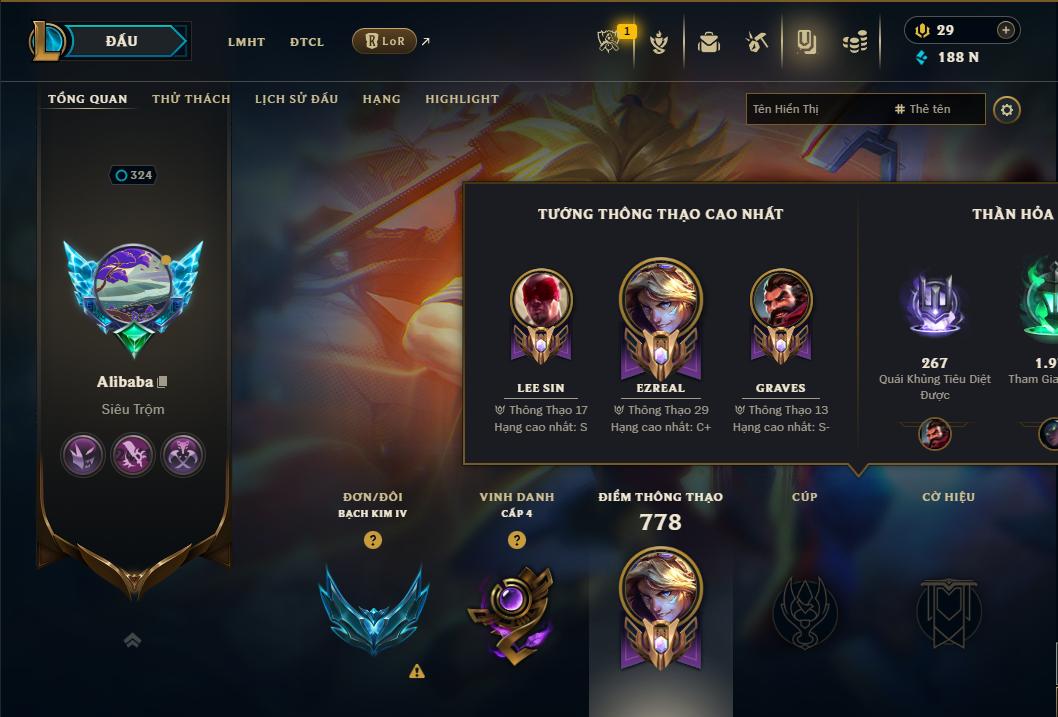Select the Graves mastery portrait

(781, 300)
